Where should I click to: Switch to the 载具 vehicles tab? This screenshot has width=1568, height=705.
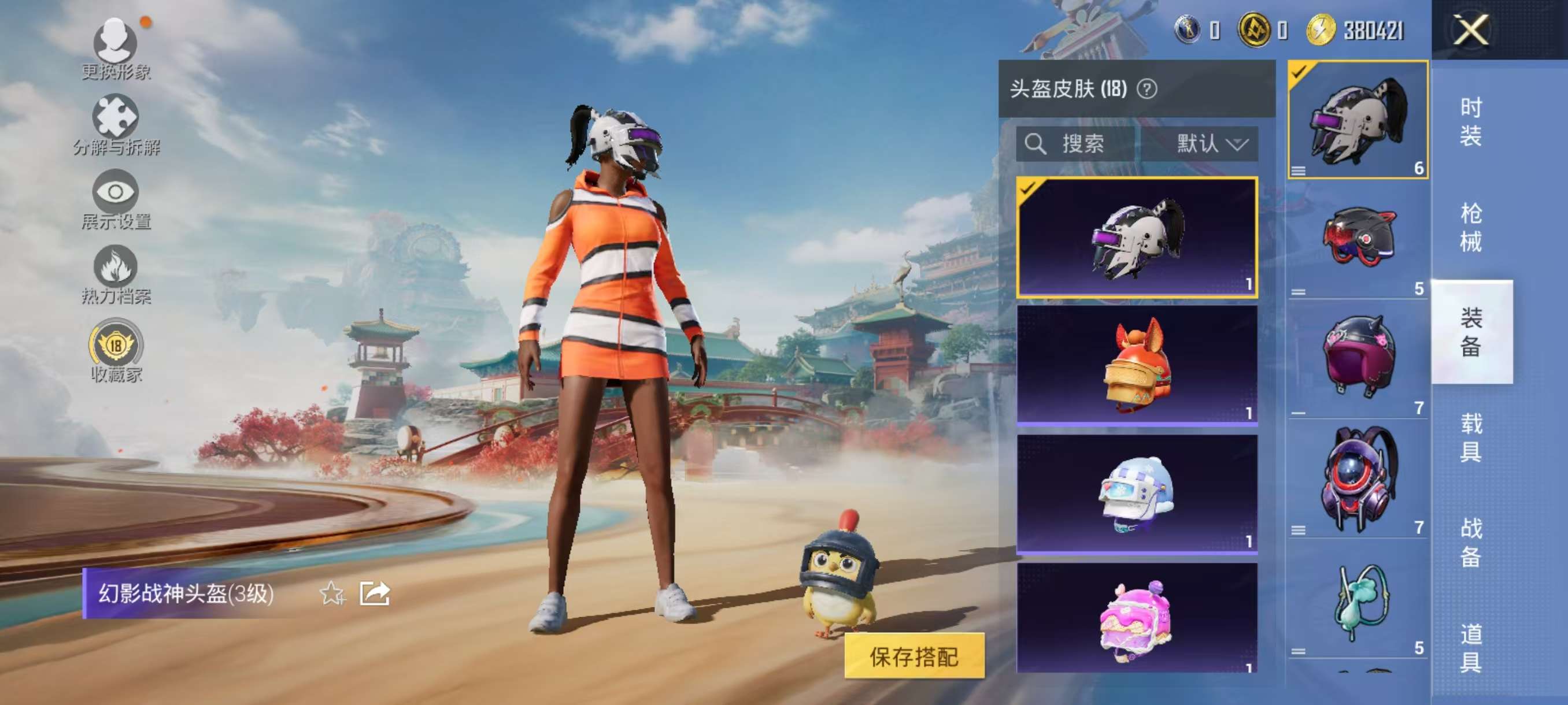(x=1471, y=437)
